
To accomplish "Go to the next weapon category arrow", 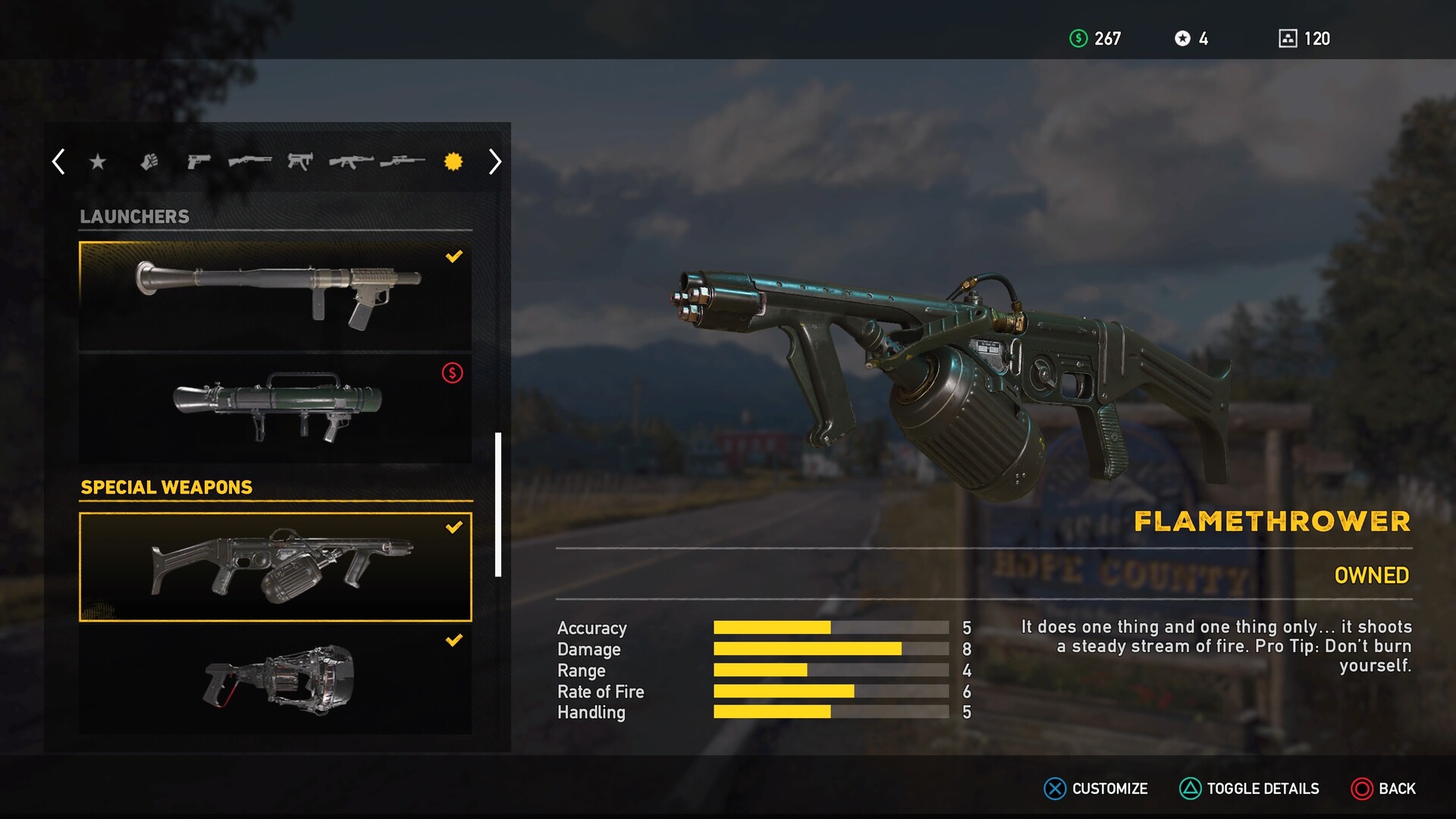I will [x=494, y=162].
